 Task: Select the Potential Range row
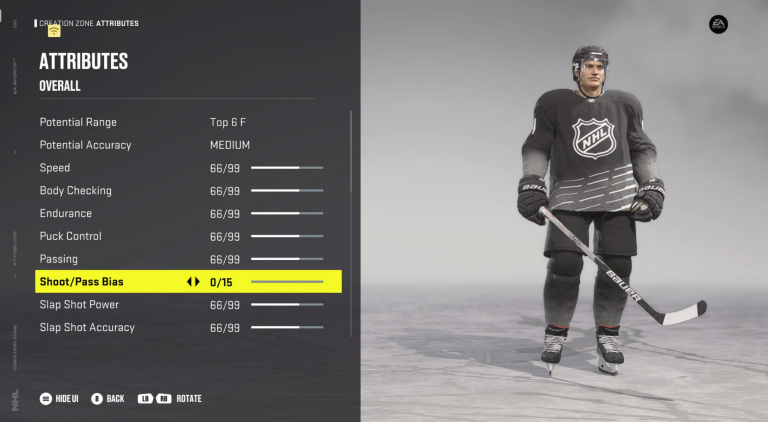[78, 122]
